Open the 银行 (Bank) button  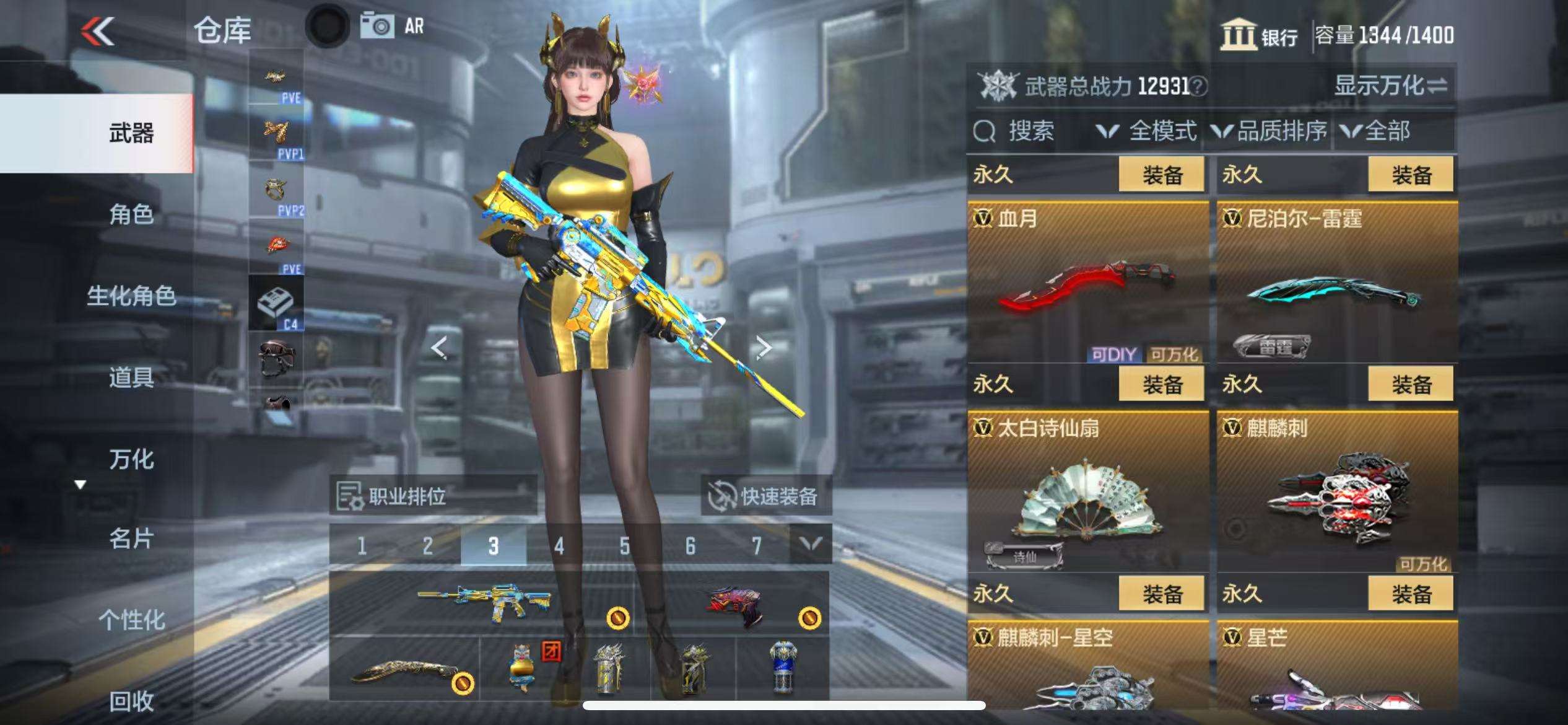[x=1260, y=35]
